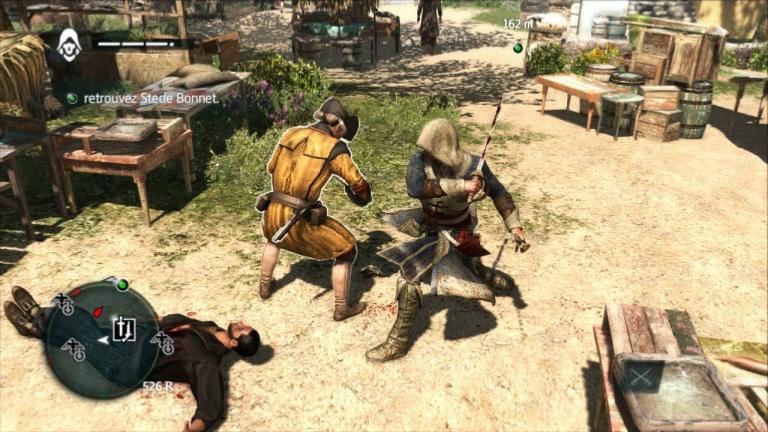Click the sword icon at the minimap center

[124, 328]
